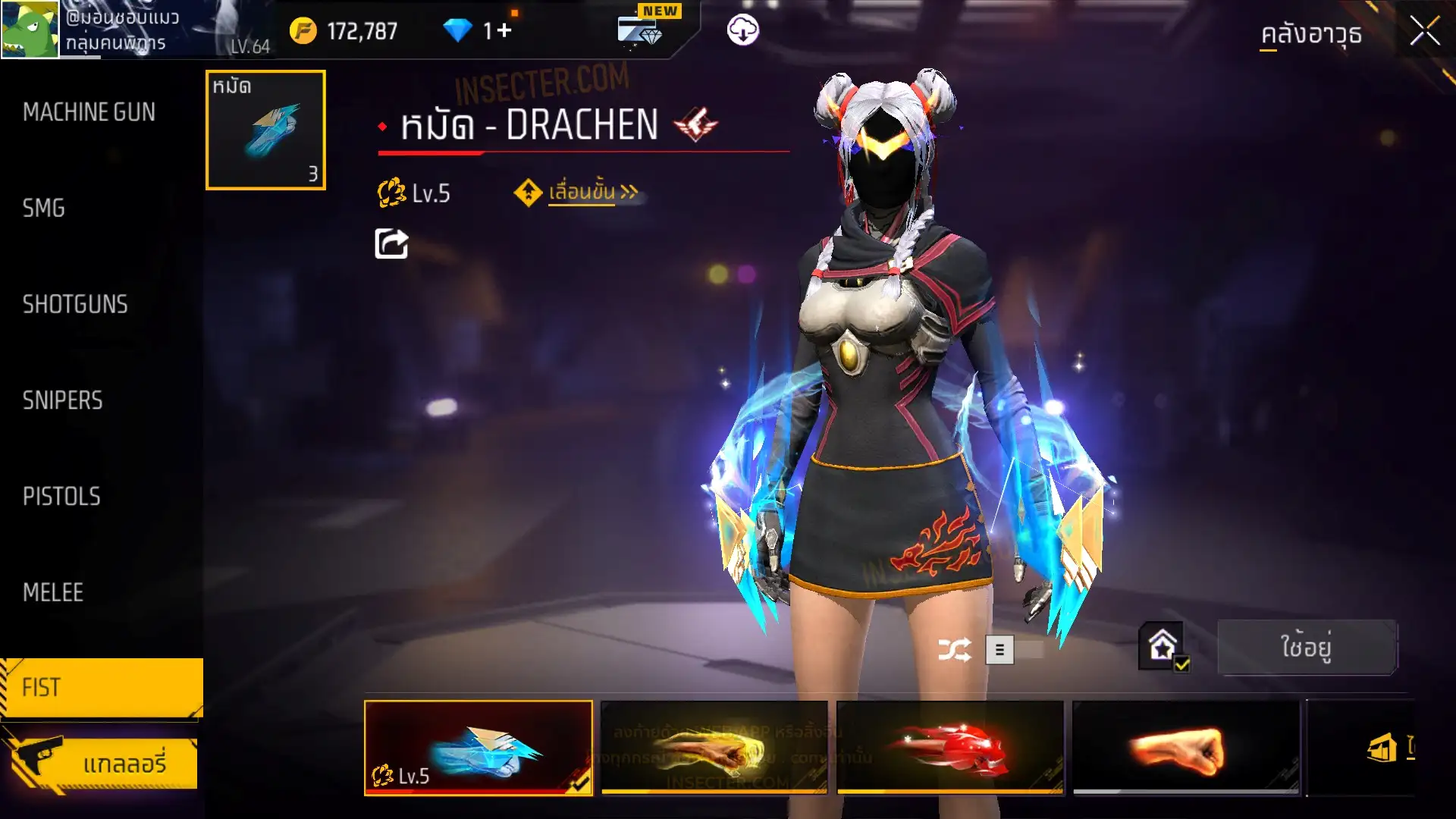Choose the SNIPERS category
This screenshot has height=819, width=1456.
[62, 400]
